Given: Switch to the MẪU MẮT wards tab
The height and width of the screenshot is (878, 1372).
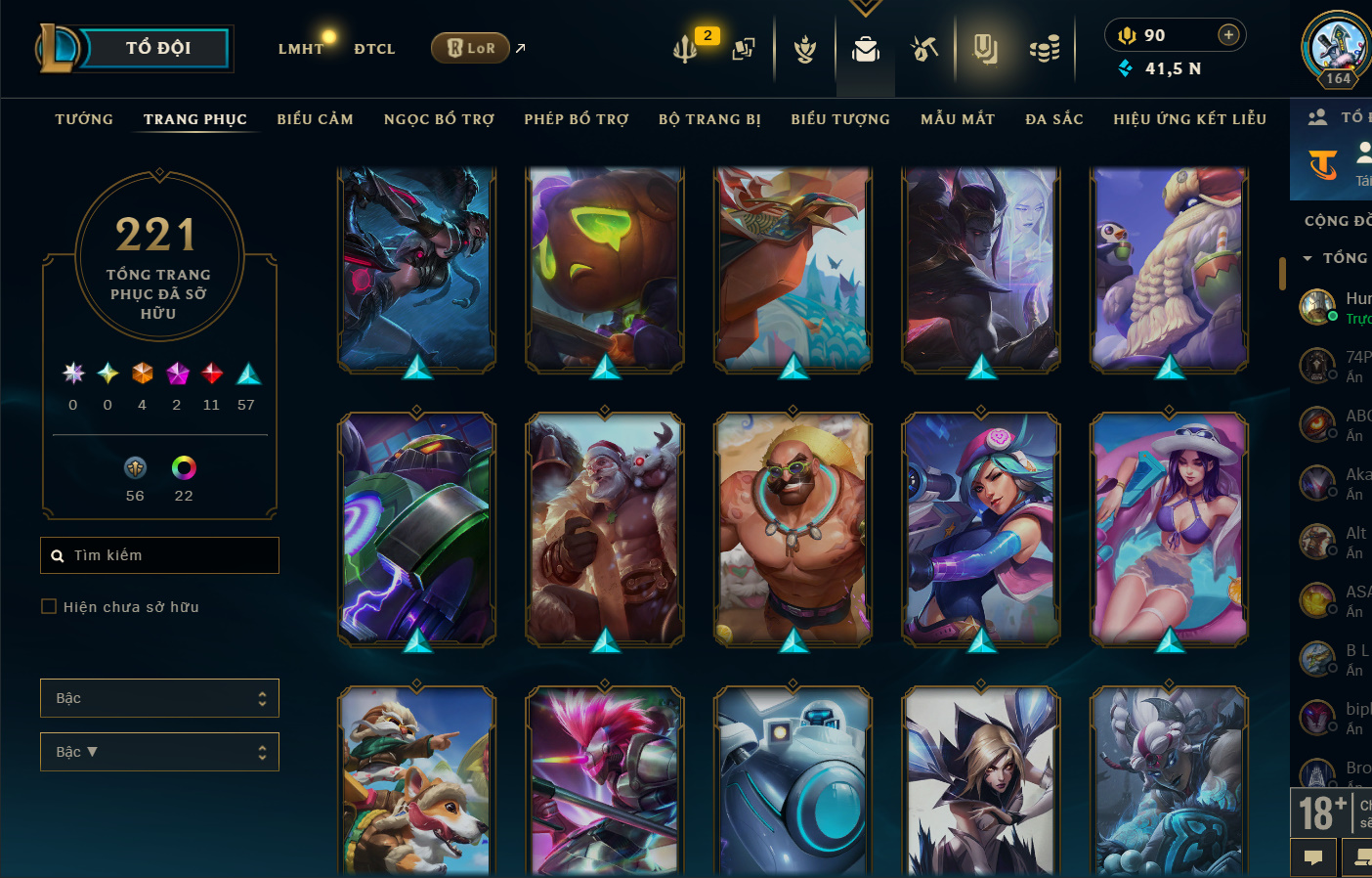Looking at the screenshot, I should pos(958,119).
